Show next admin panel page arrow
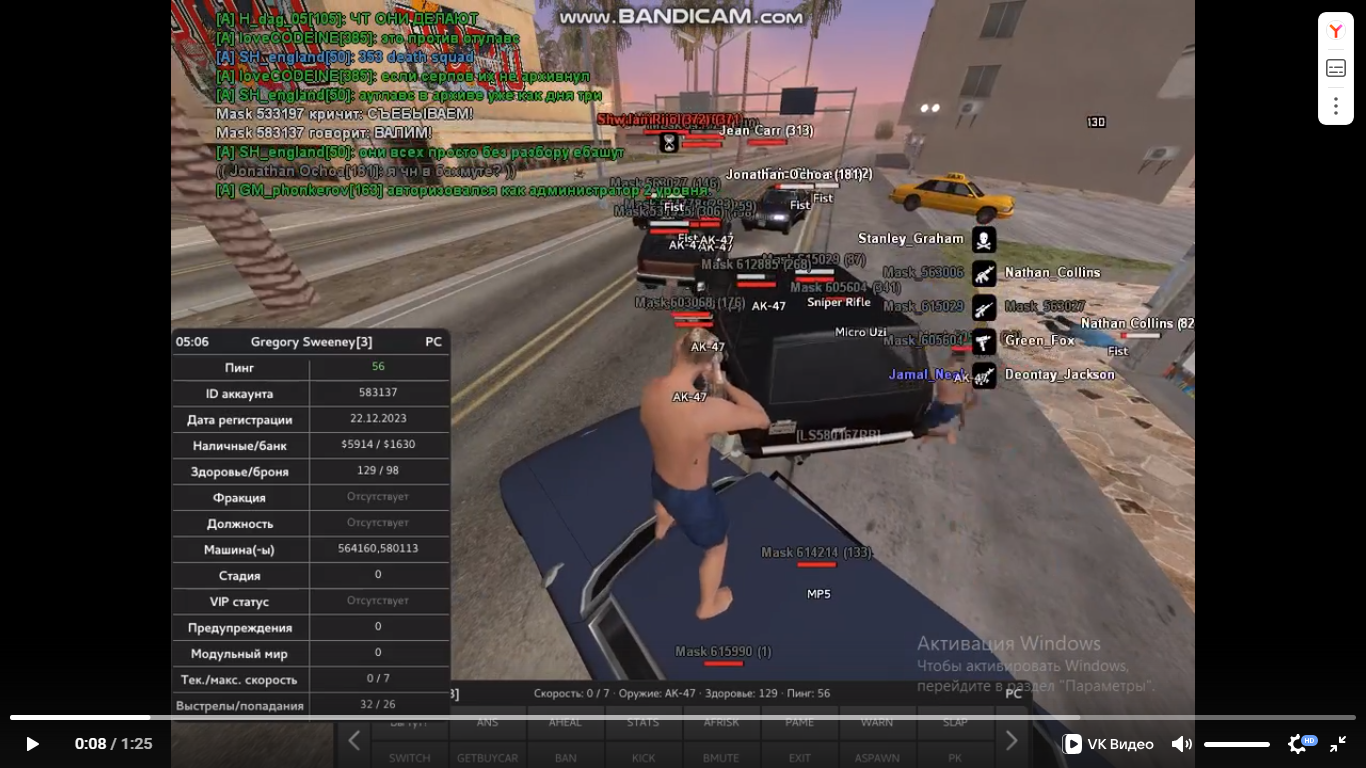 (1011, 741)
